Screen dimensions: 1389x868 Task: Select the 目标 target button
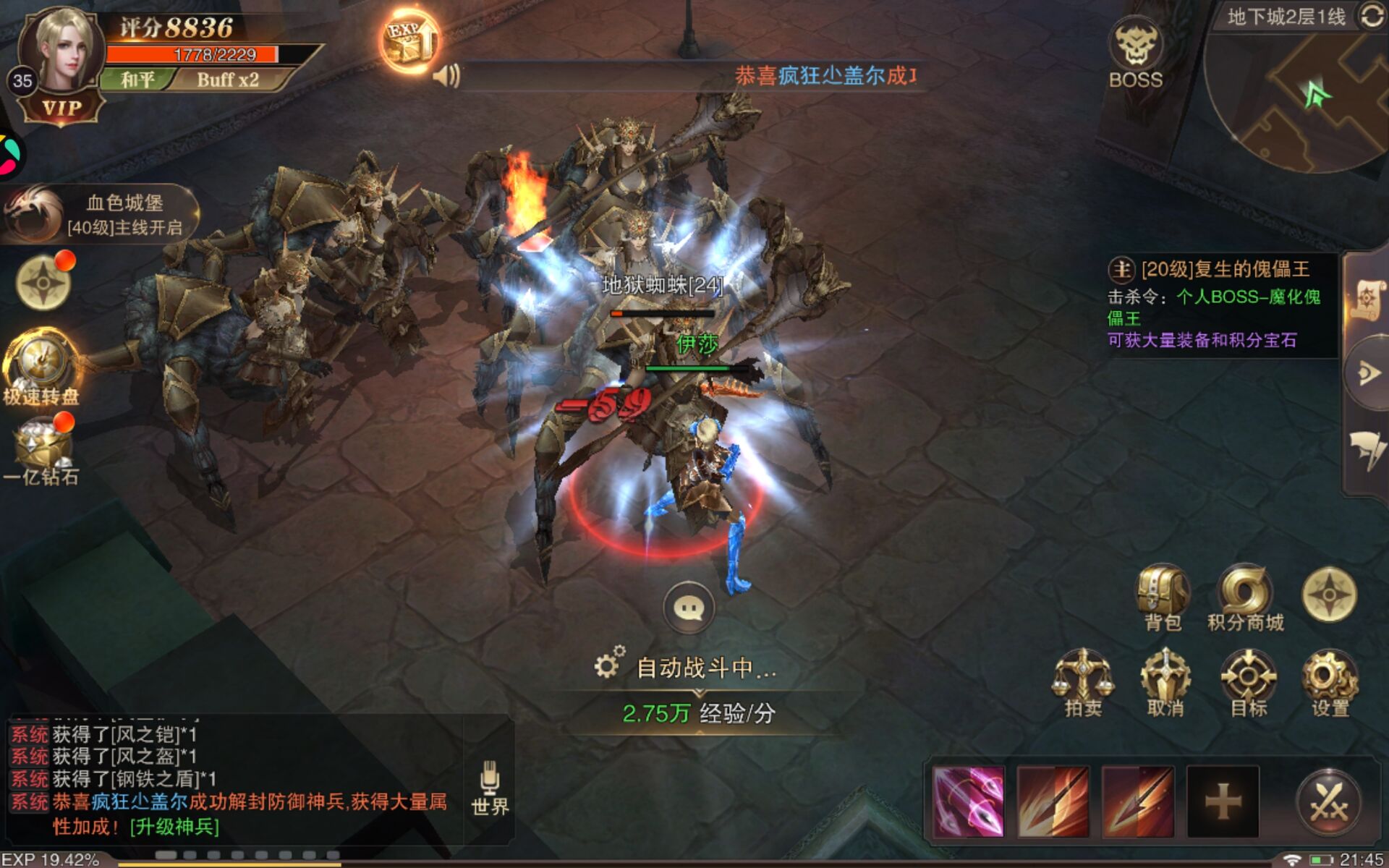point(1248,681)
